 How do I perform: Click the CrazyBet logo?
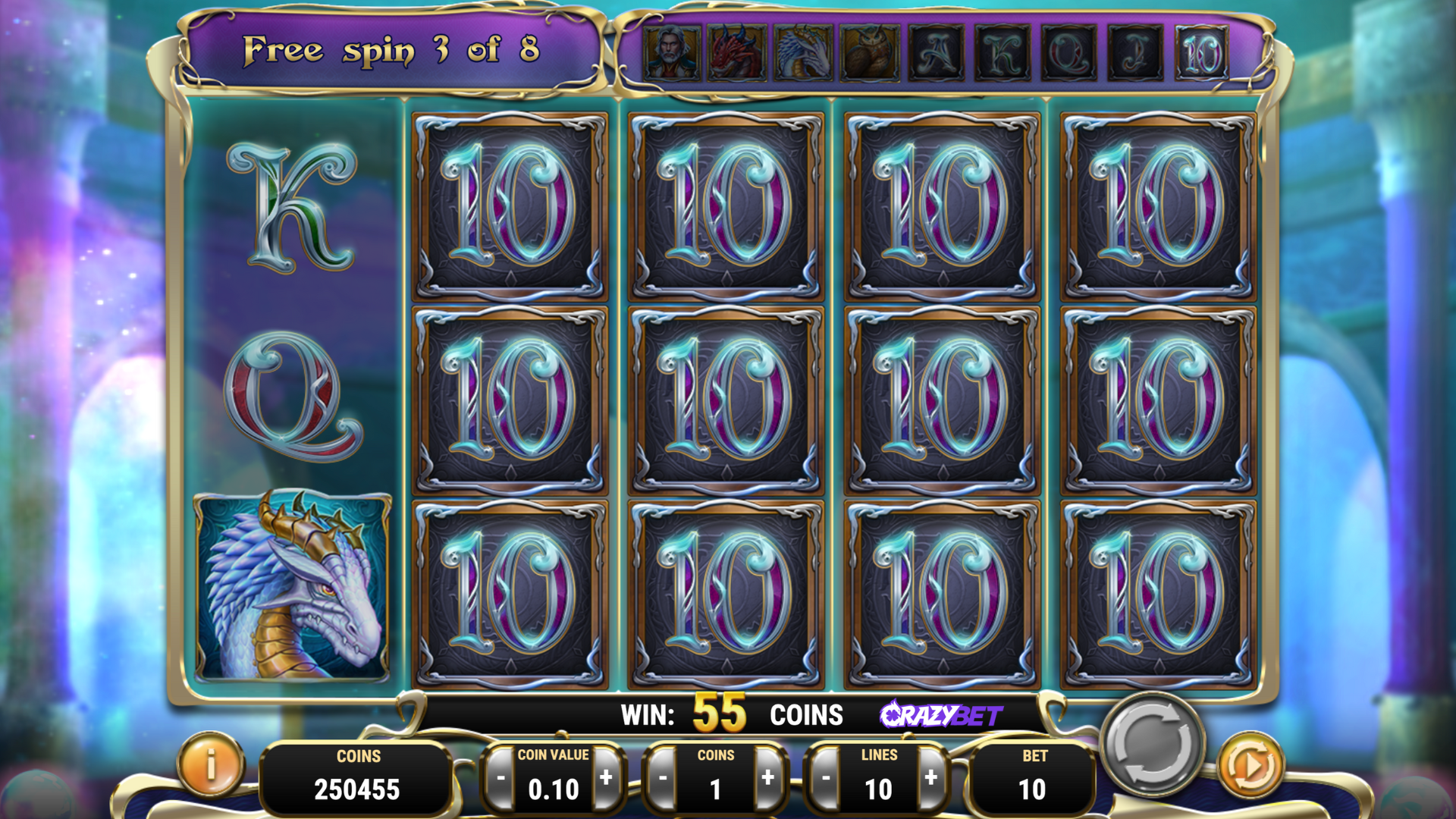pos(940,714)
